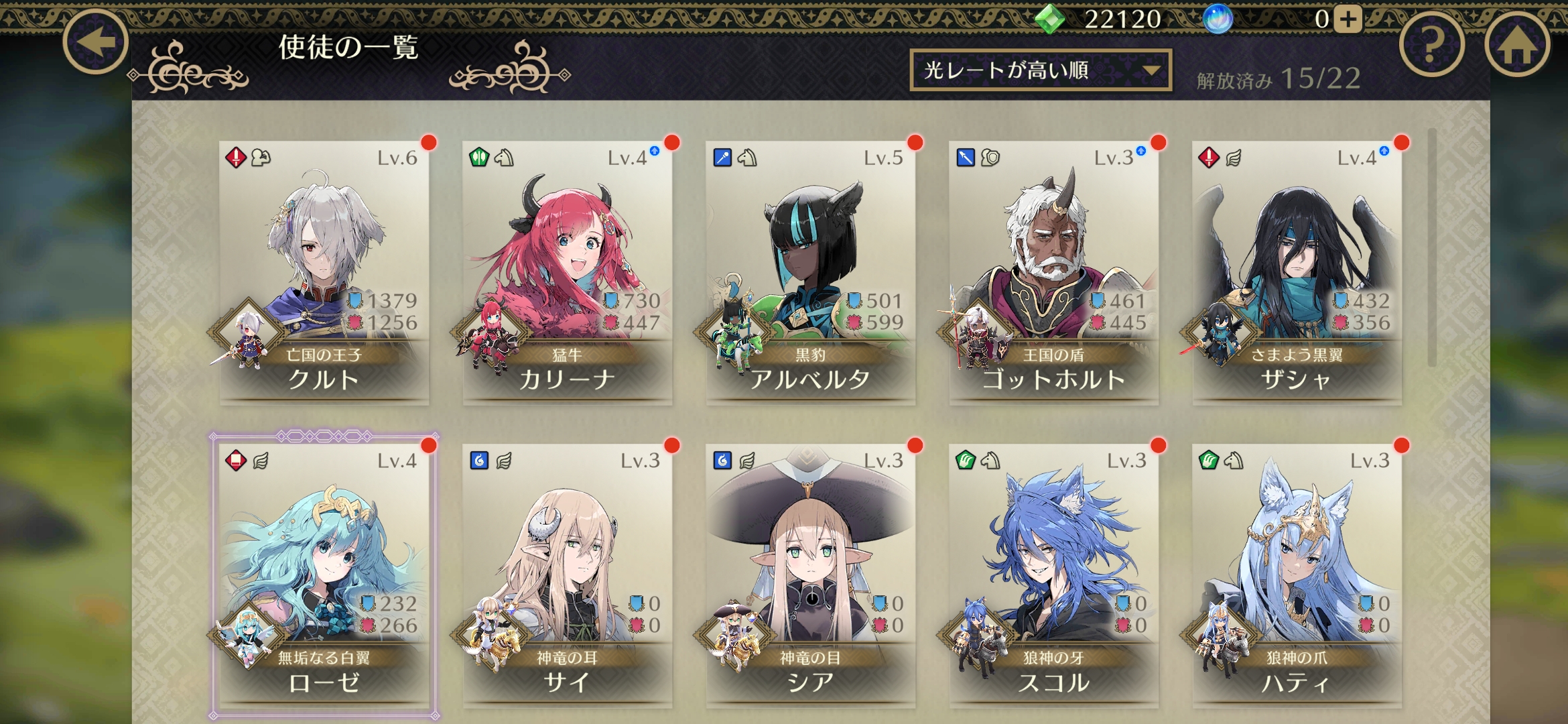Choose the カリーナ character card
Image resolution: width=1568 pixels, height=724 pixels.
[x=567, y=272]
